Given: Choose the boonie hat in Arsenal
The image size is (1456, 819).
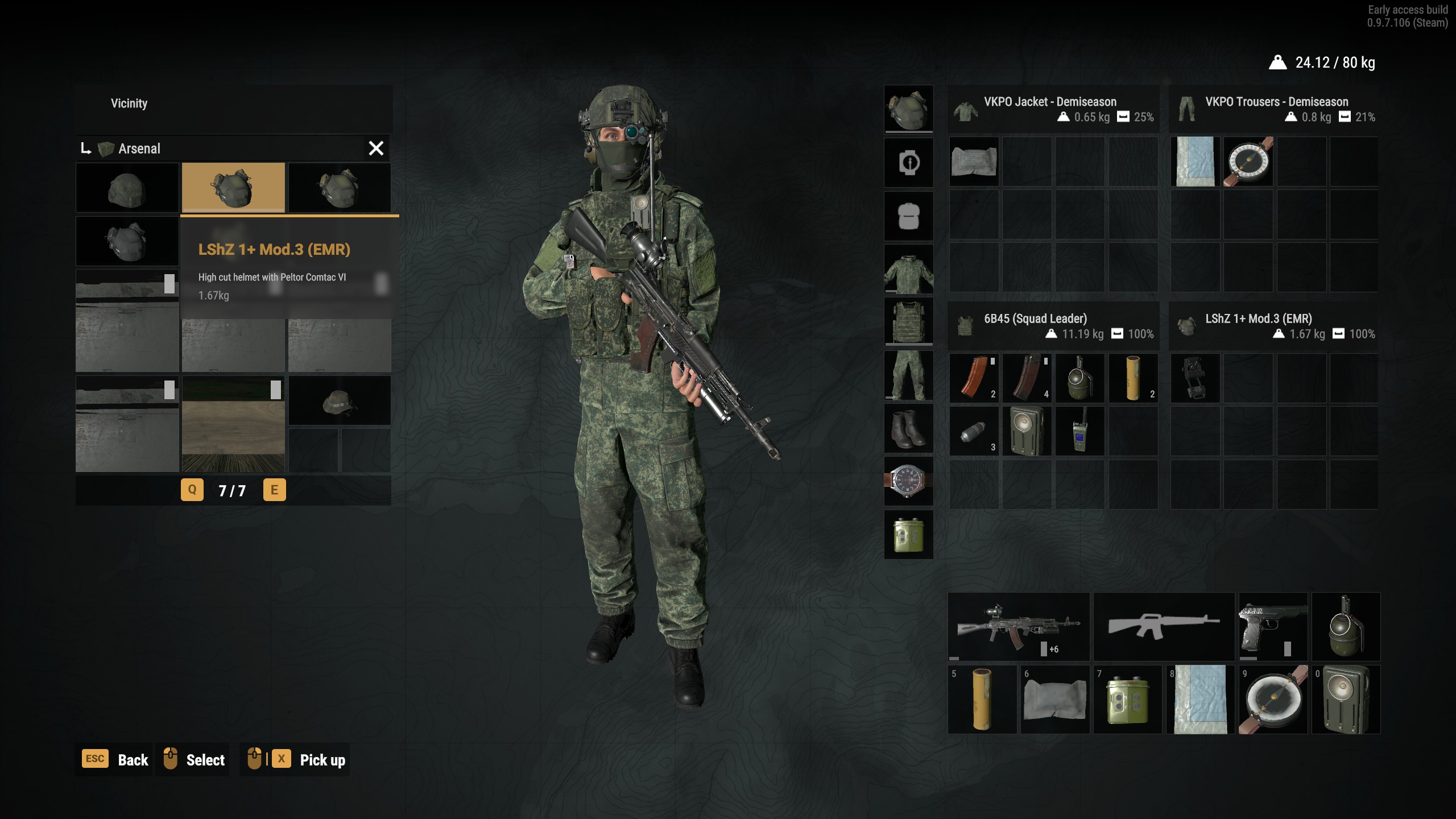Looking at the screenshot, I should click(x=340, y=401).
